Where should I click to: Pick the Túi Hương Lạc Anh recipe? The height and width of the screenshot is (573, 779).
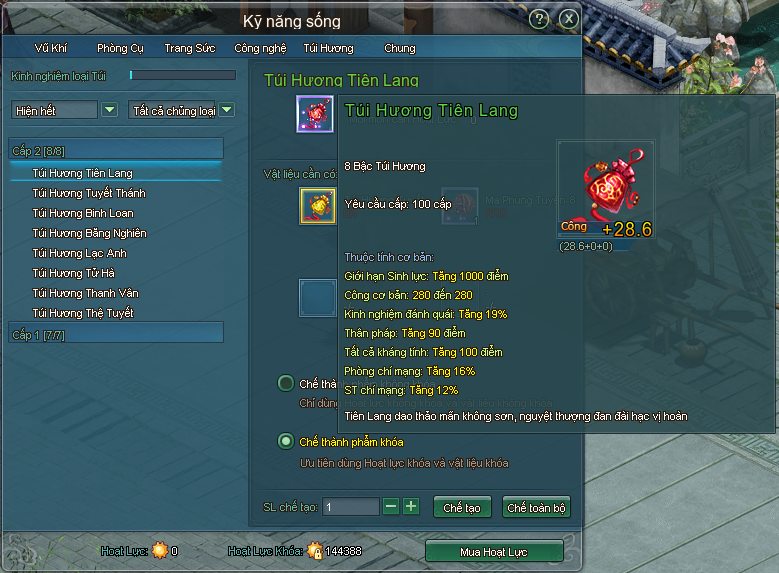point(79,253)
